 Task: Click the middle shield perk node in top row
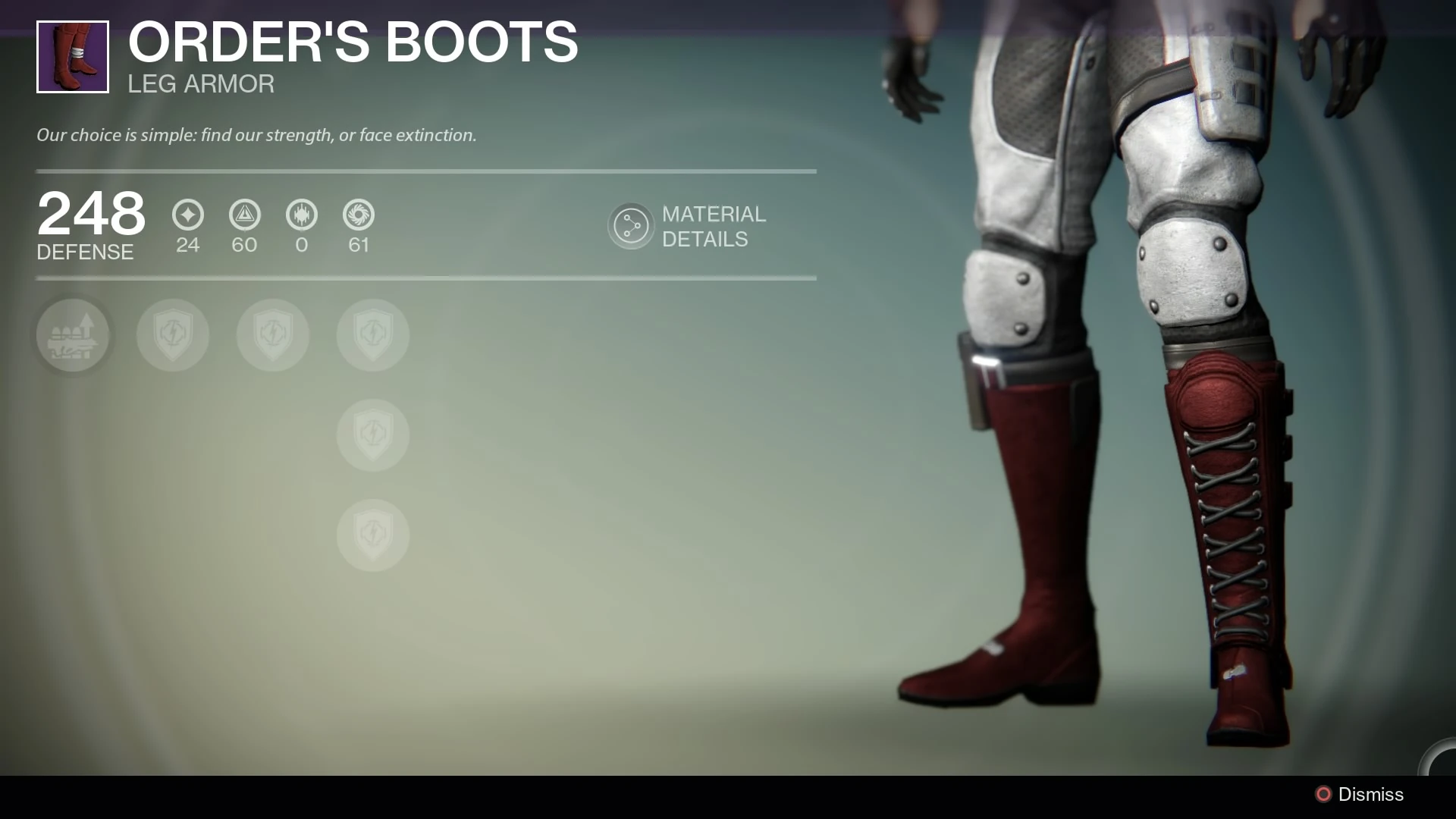click(x=273, y=335)
